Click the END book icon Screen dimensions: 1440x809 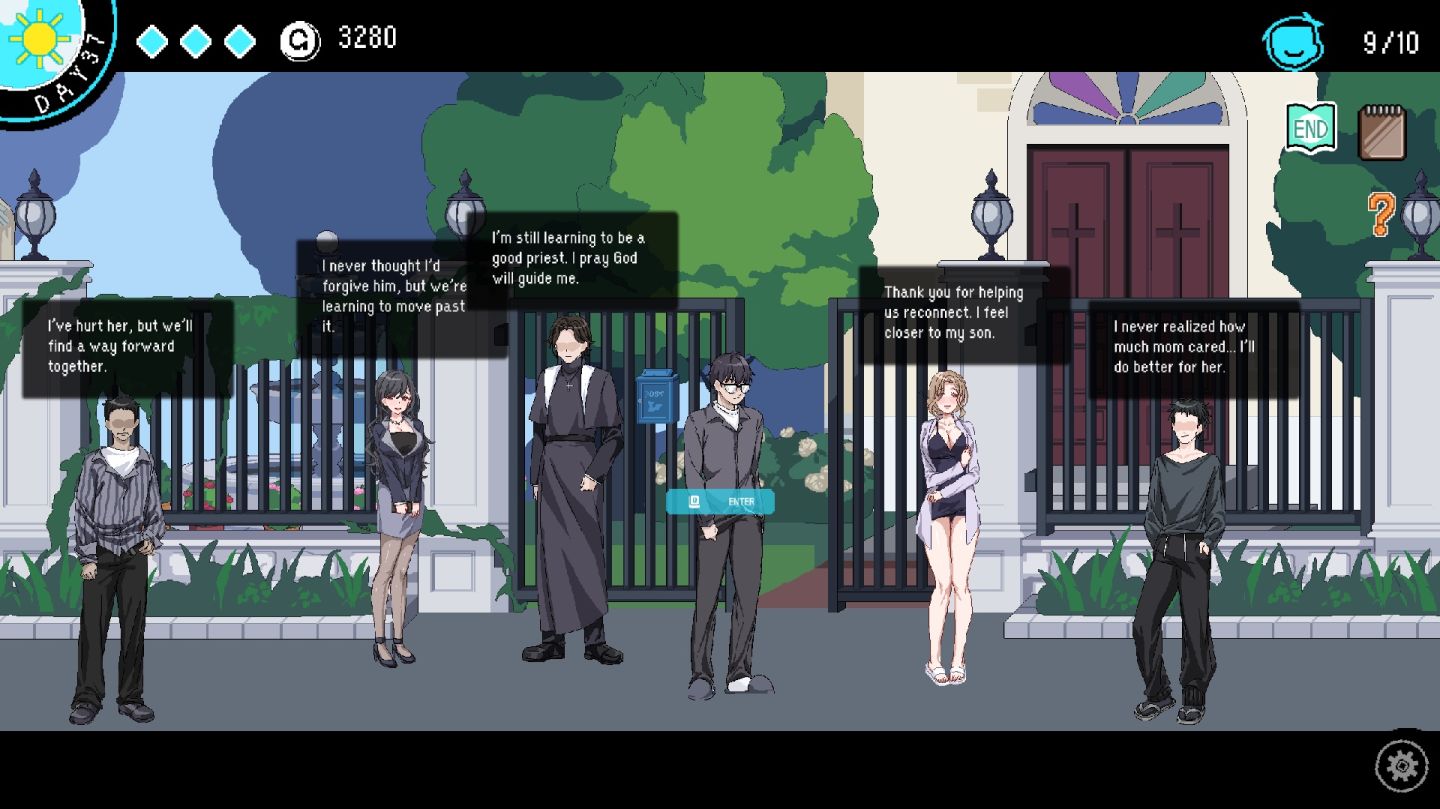tap(1310, 129)
